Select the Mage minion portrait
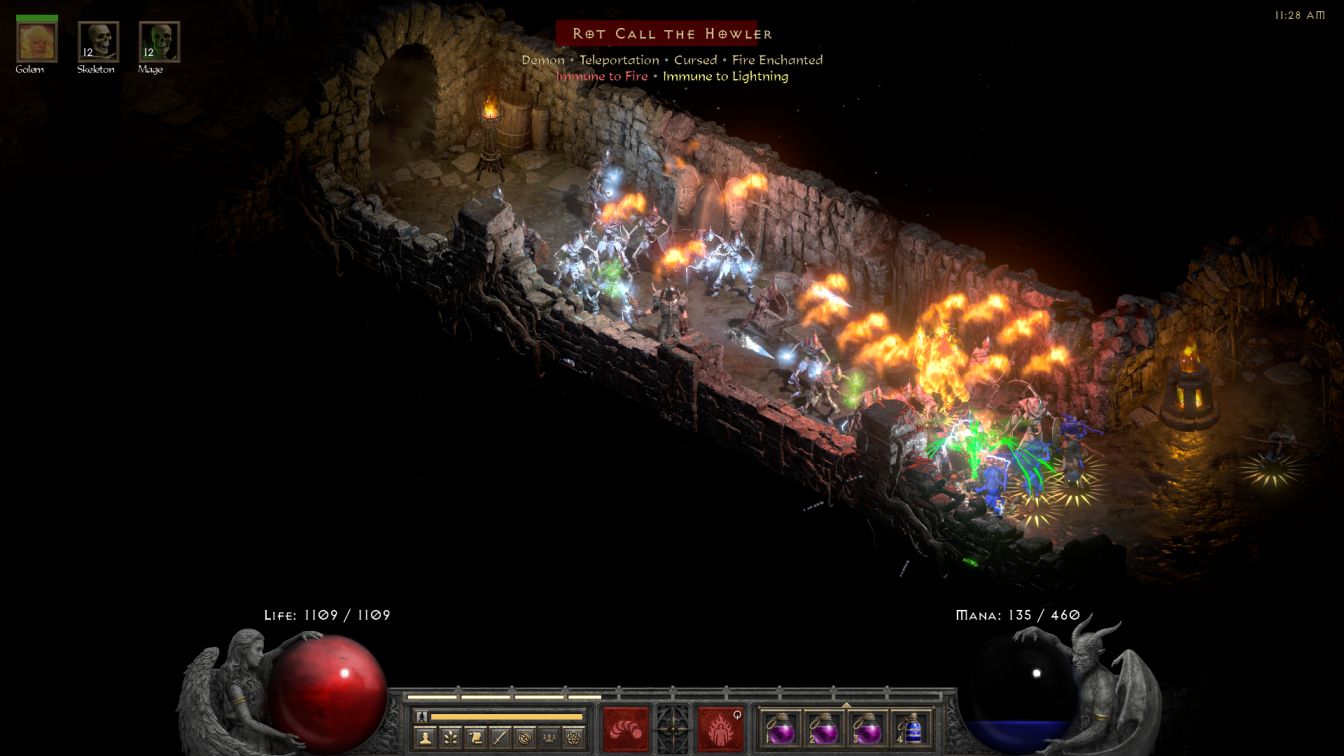Screen dimensions: 1344x756 pyautogui.click(x=159, y=41)
